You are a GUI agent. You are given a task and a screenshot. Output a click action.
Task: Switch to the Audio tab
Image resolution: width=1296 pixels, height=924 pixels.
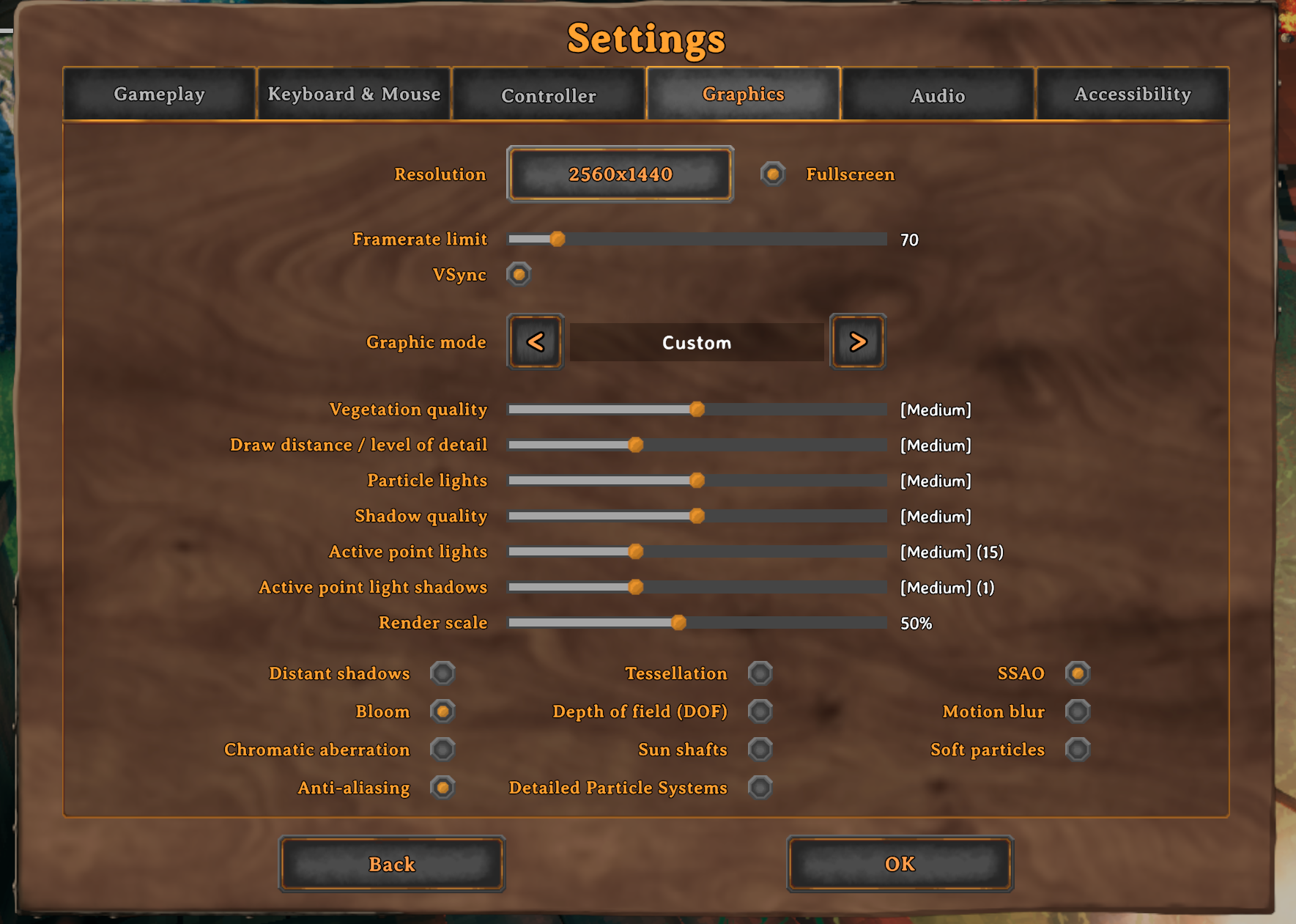tap(938, 95)
